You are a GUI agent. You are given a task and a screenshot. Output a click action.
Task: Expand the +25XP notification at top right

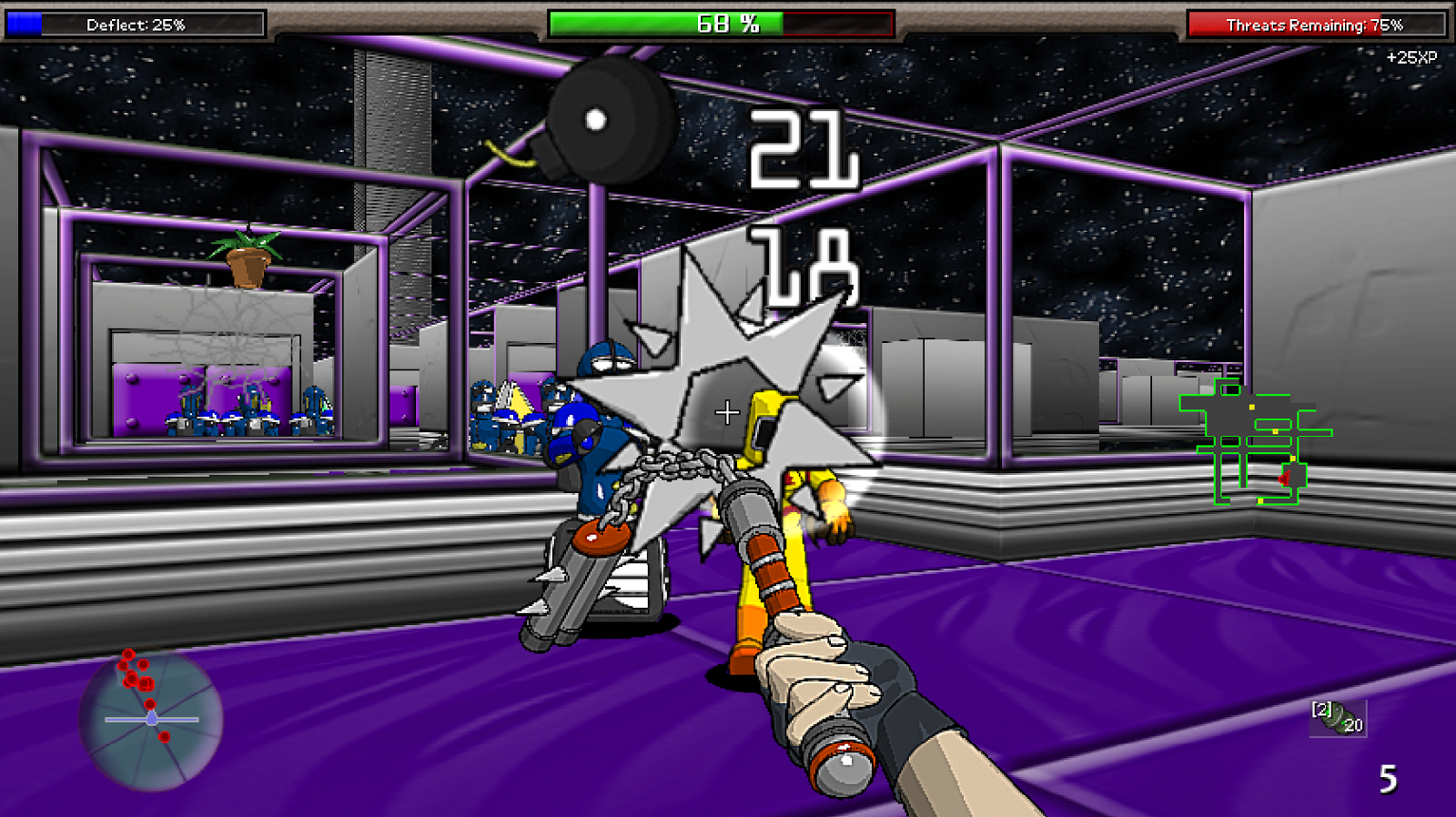click(x=1410, y=56)
